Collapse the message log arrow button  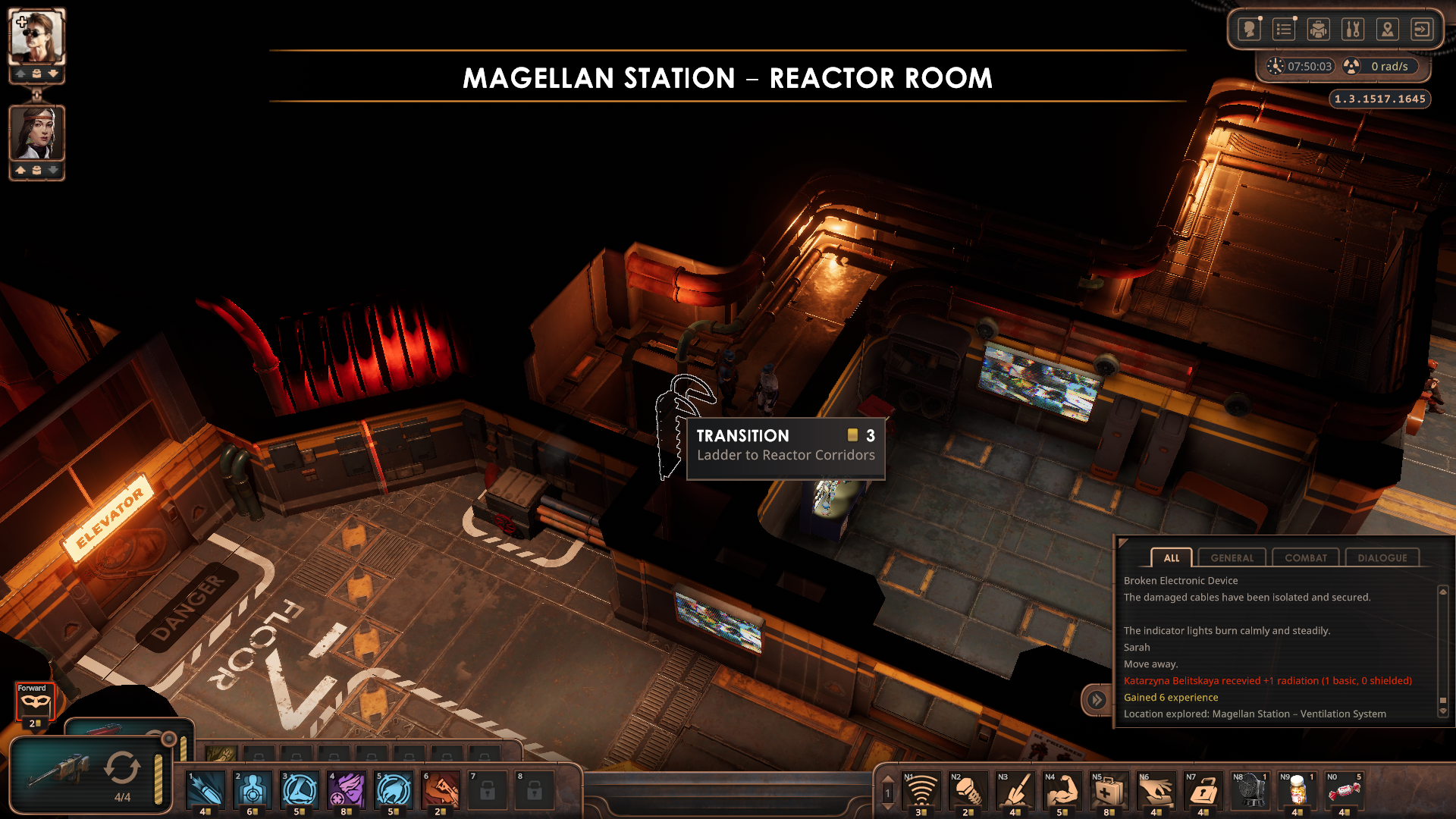point(1097,699)
